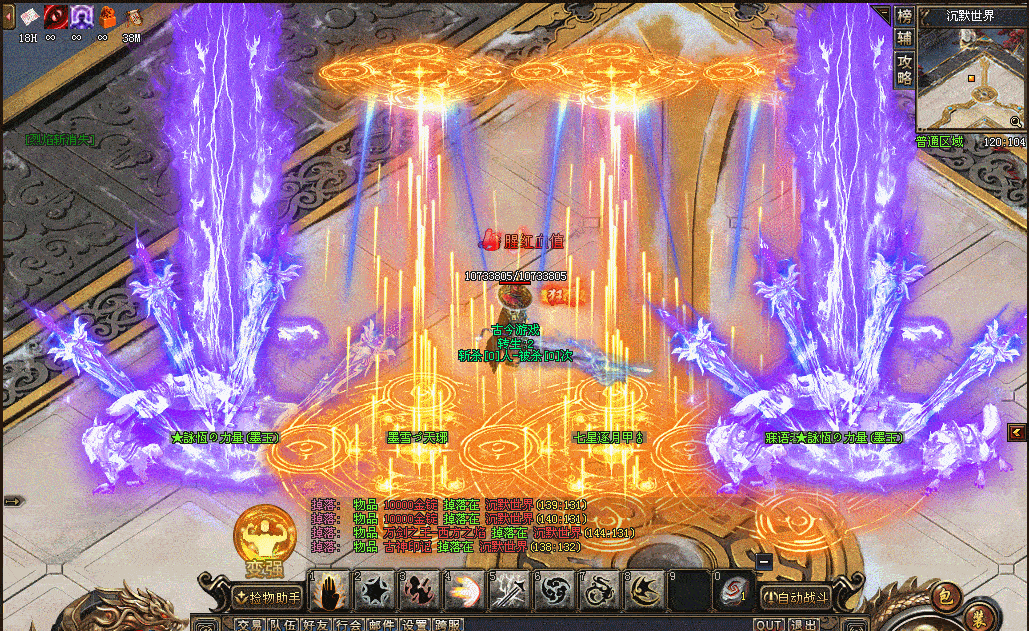Use the item in hotbar slot 0
This screenshot has width=1029, height=631.
[x=731, y=592]
